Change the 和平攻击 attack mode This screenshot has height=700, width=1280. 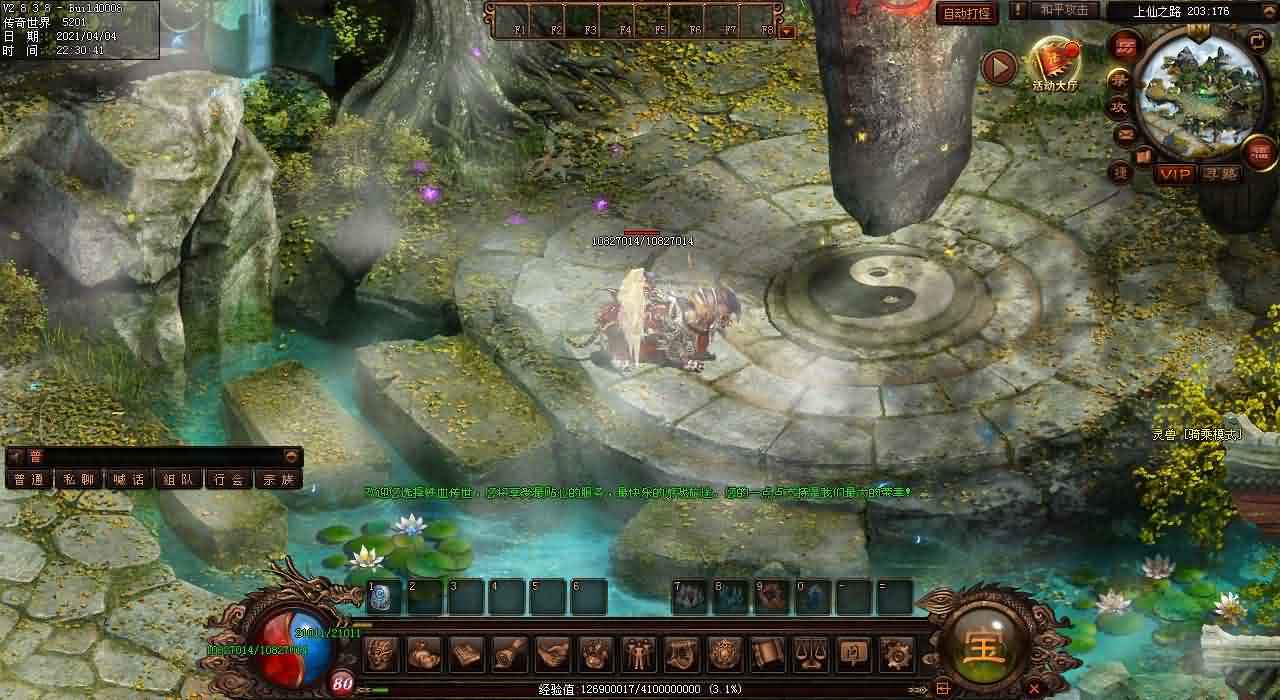[x=1062, y=10]
